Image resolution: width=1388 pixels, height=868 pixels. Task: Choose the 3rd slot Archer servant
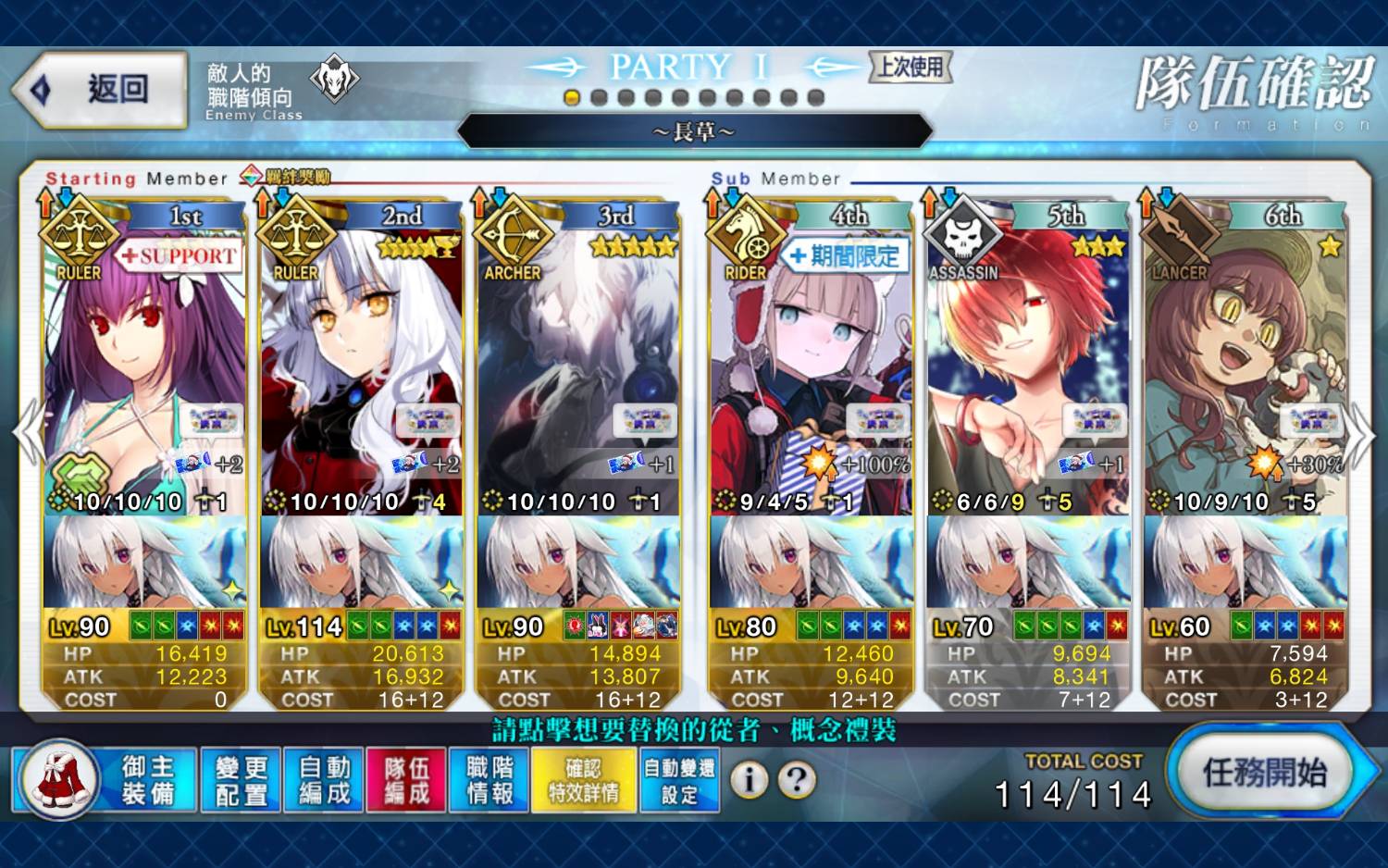point(578,370)
